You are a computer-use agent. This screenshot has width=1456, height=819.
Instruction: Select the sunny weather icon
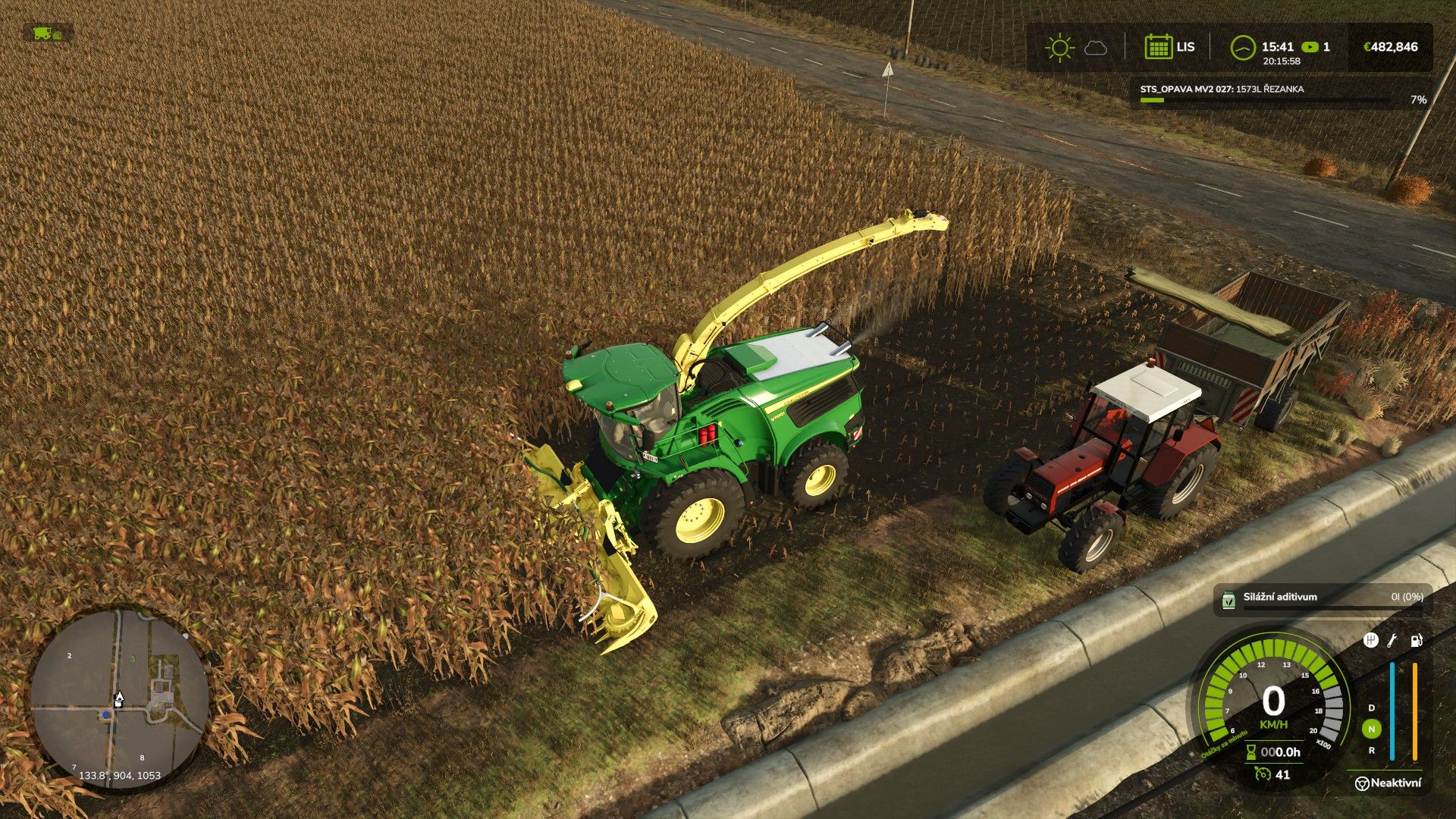pos(1059,48)
